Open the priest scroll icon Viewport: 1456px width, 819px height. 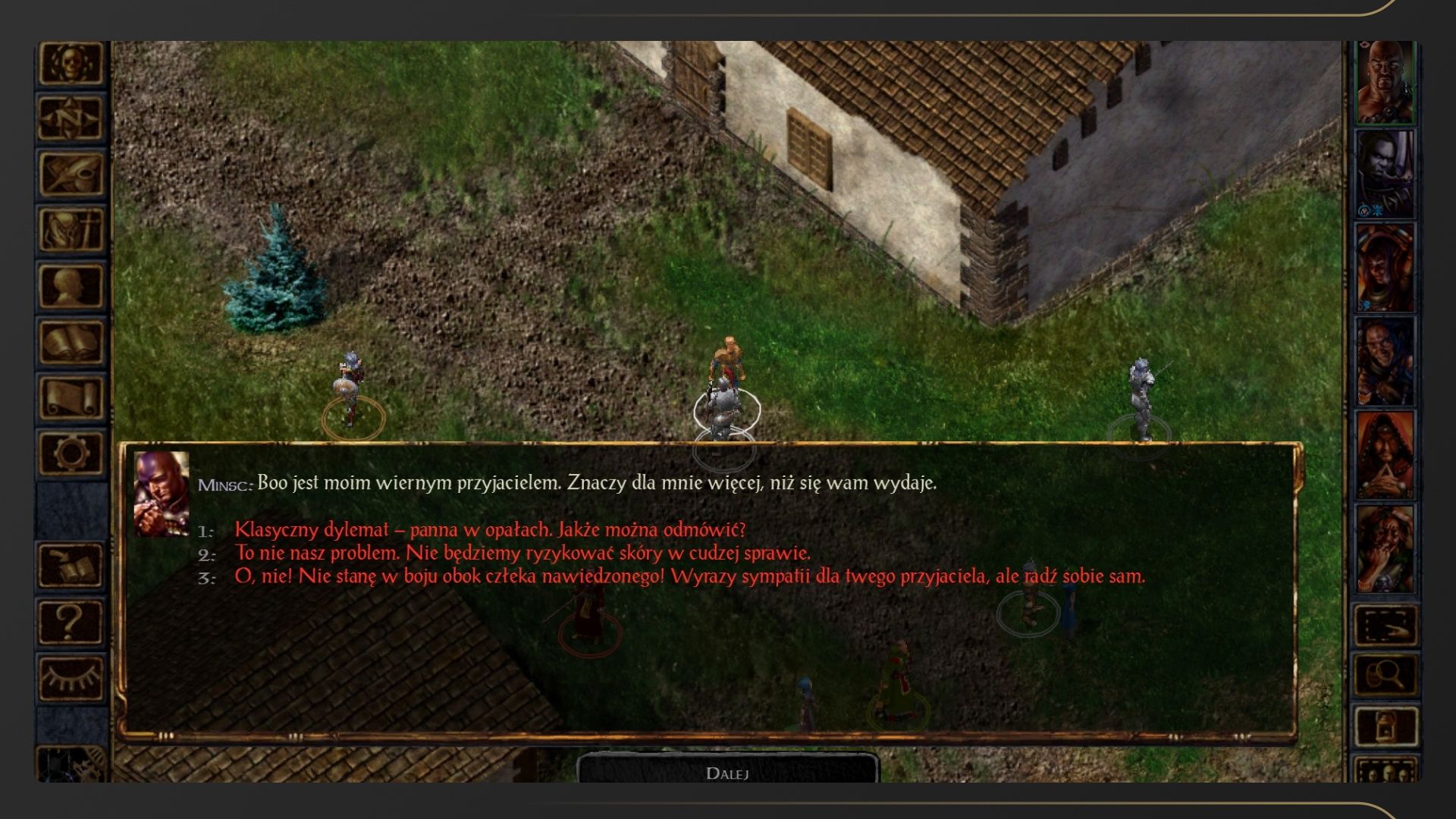[x=71, y=398]
